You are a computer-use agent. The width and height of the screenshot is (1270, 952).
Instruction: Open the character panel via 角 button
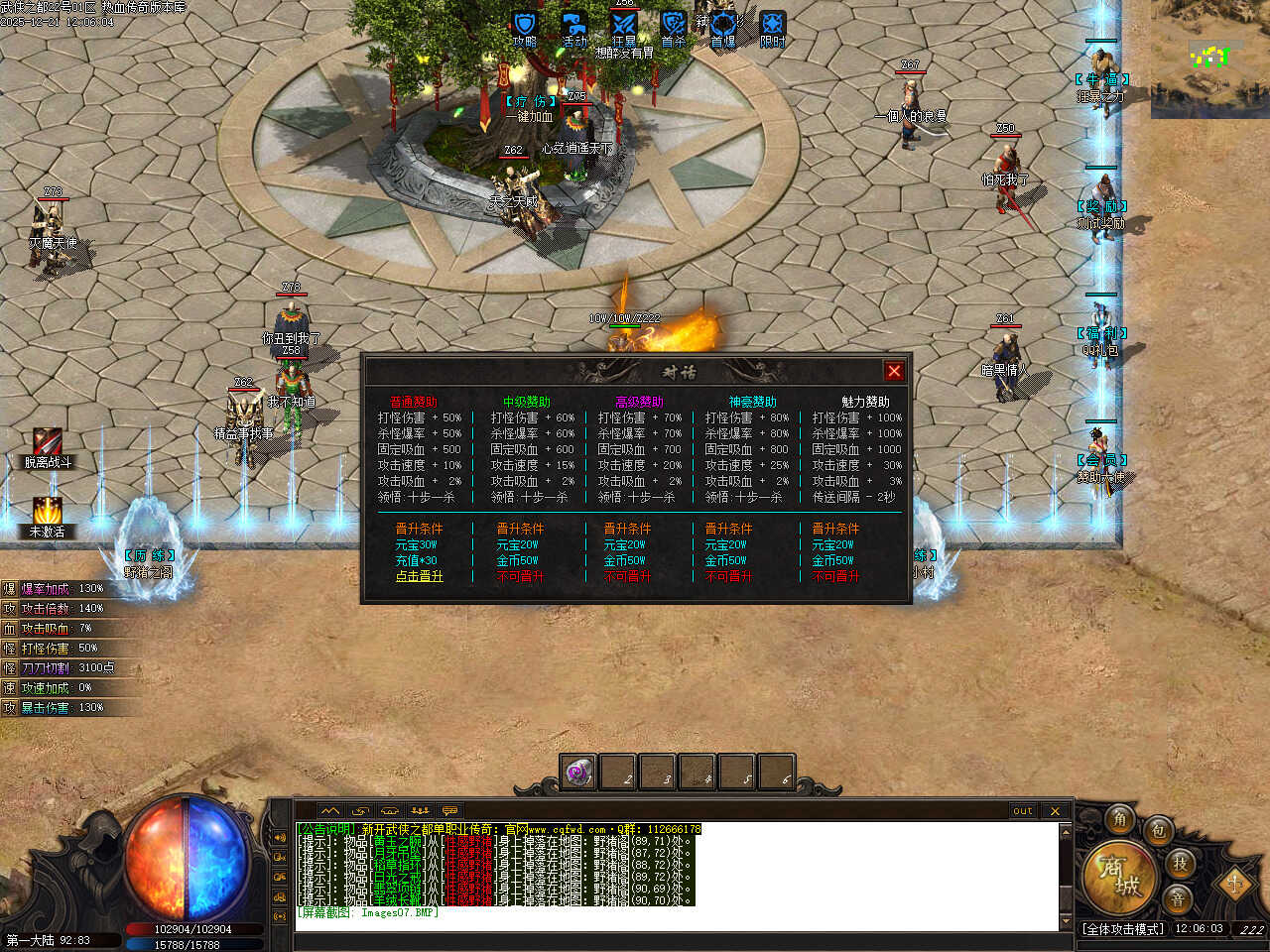(1120, 819)
